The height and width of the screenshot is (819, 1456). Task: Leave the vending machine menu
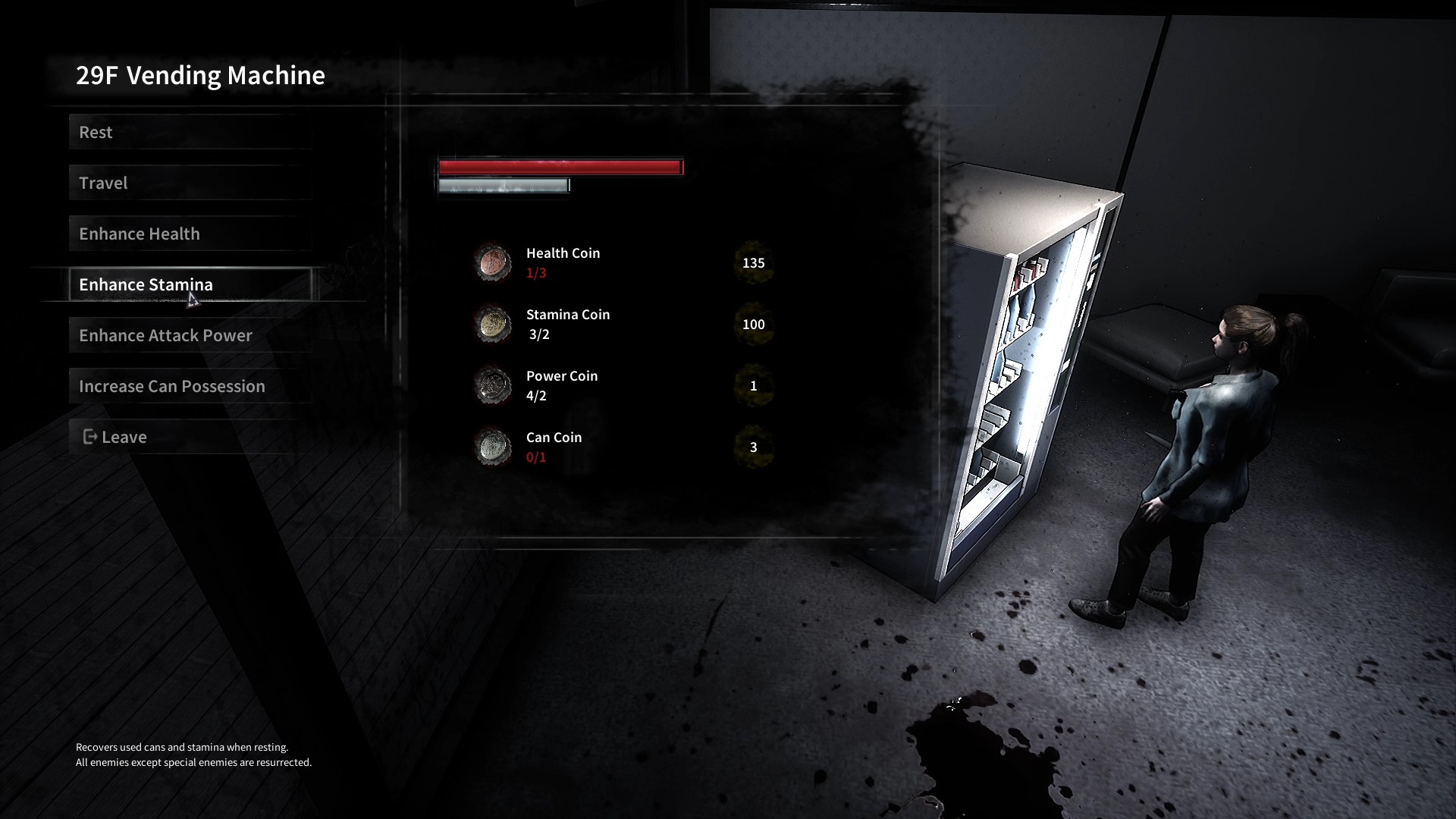[190, 437]
